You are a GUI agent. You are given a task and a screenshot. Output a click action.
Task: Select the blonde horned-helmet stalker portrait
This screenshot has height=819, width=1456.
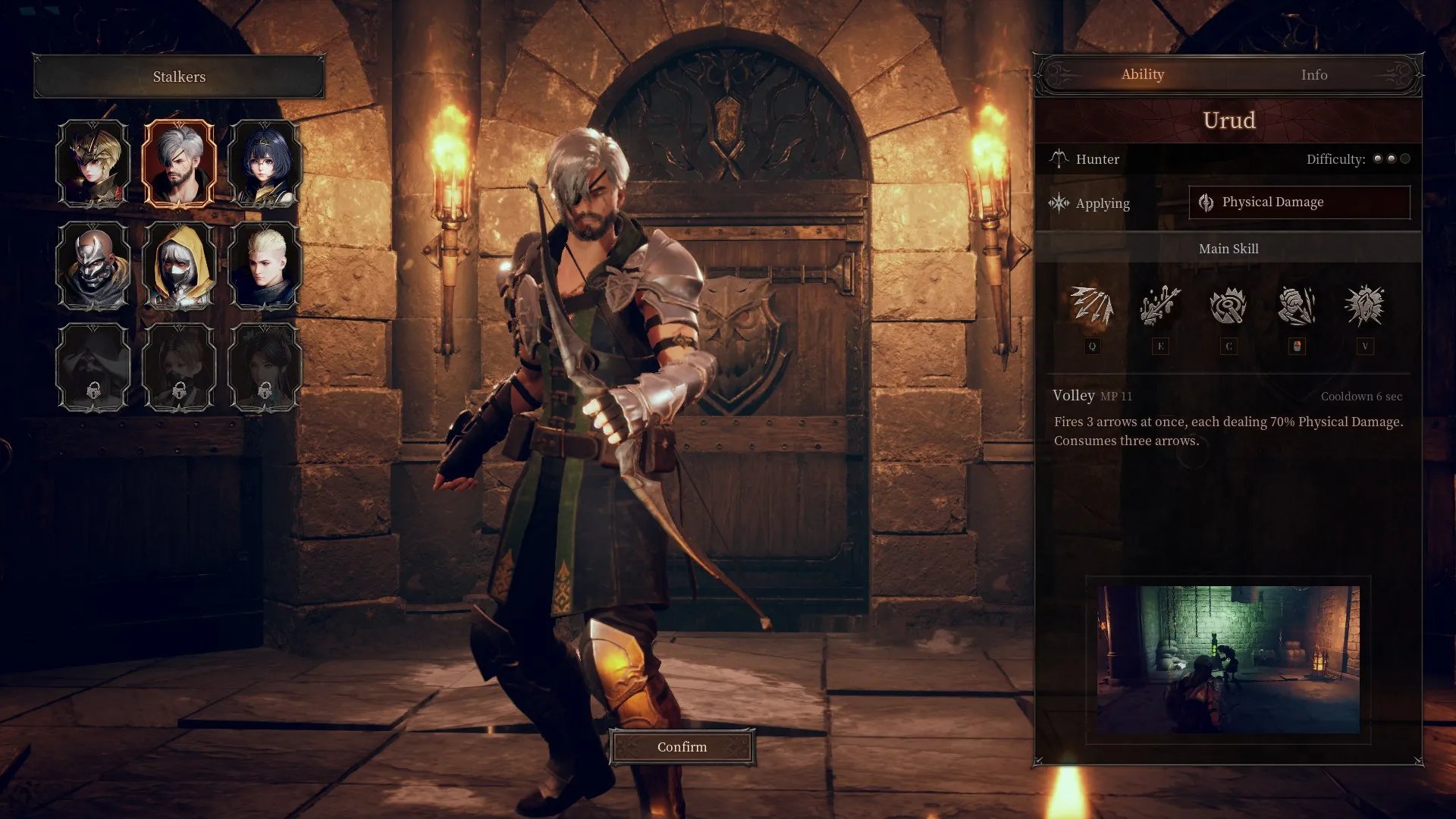click(94, 163)
